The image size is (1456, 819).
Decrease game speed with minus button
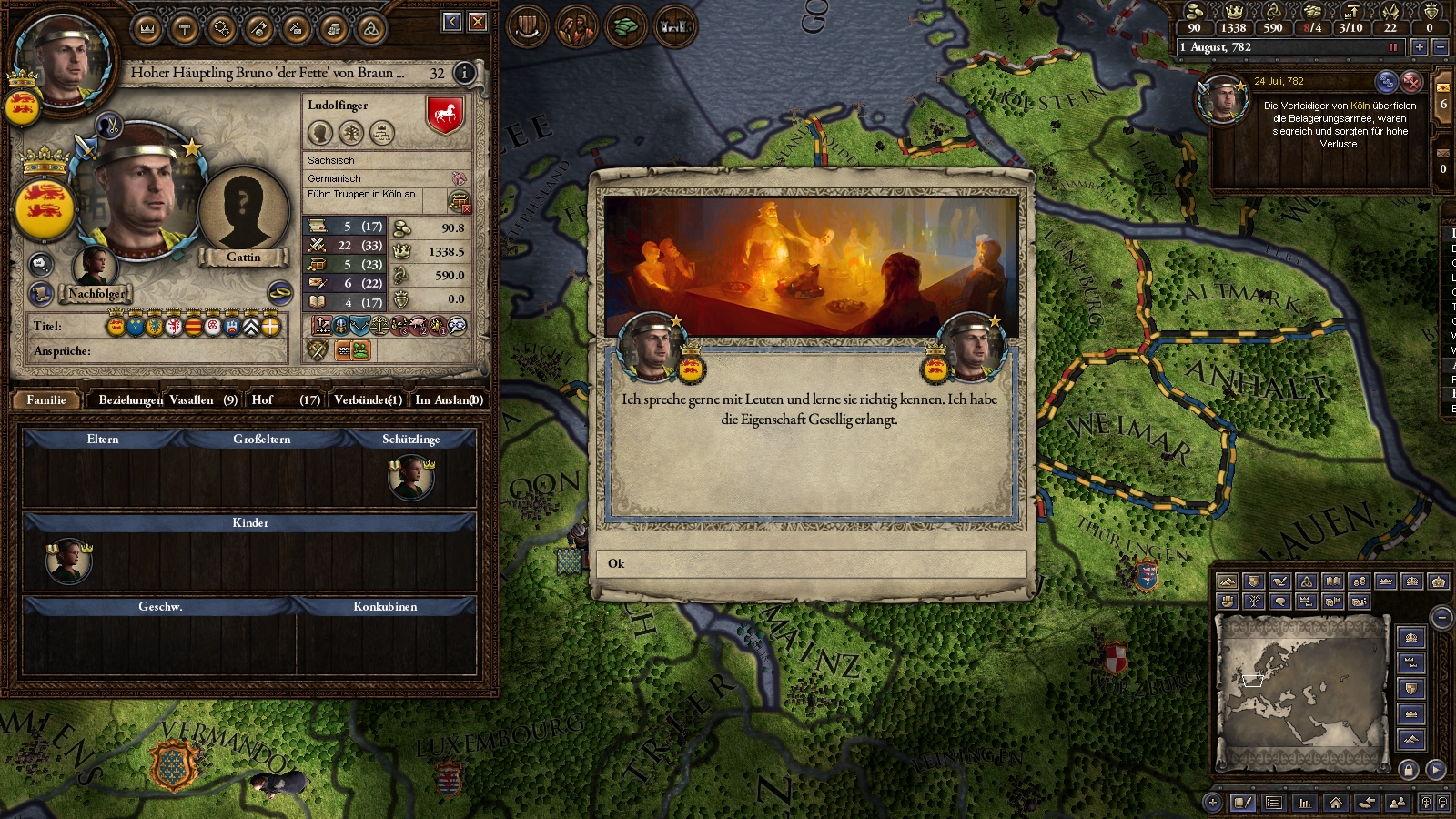pos(1440,46)
